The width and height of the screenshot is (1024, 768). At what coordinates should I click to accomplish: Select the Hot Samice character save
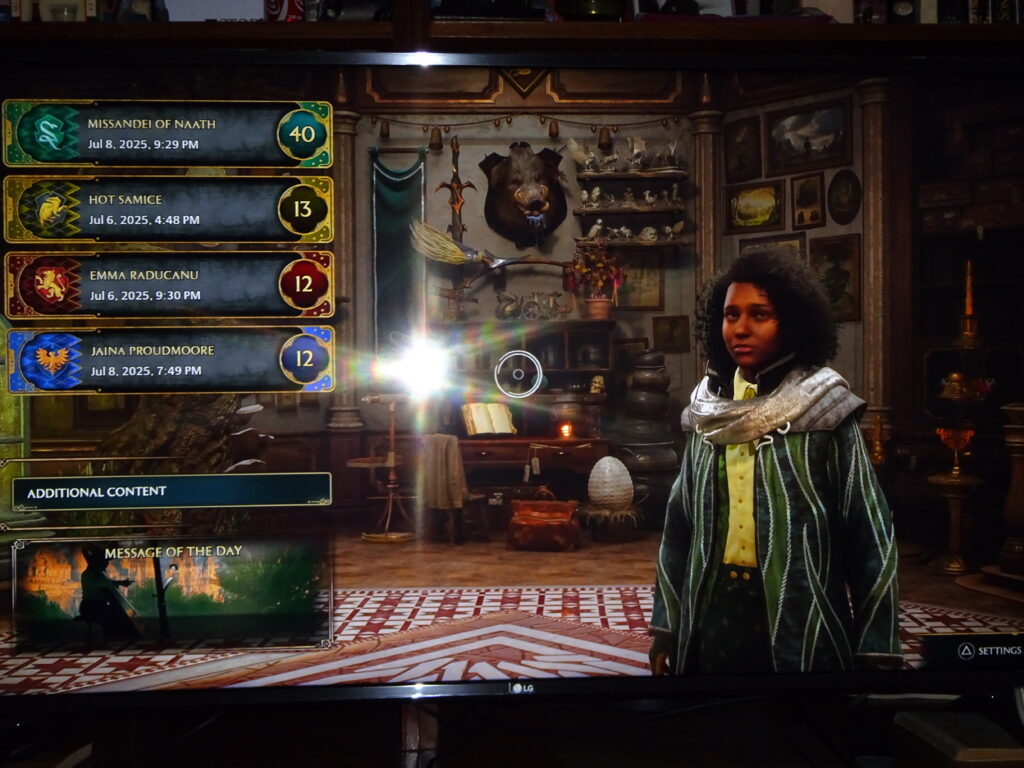pyautogui.click(x=168, y=209)
